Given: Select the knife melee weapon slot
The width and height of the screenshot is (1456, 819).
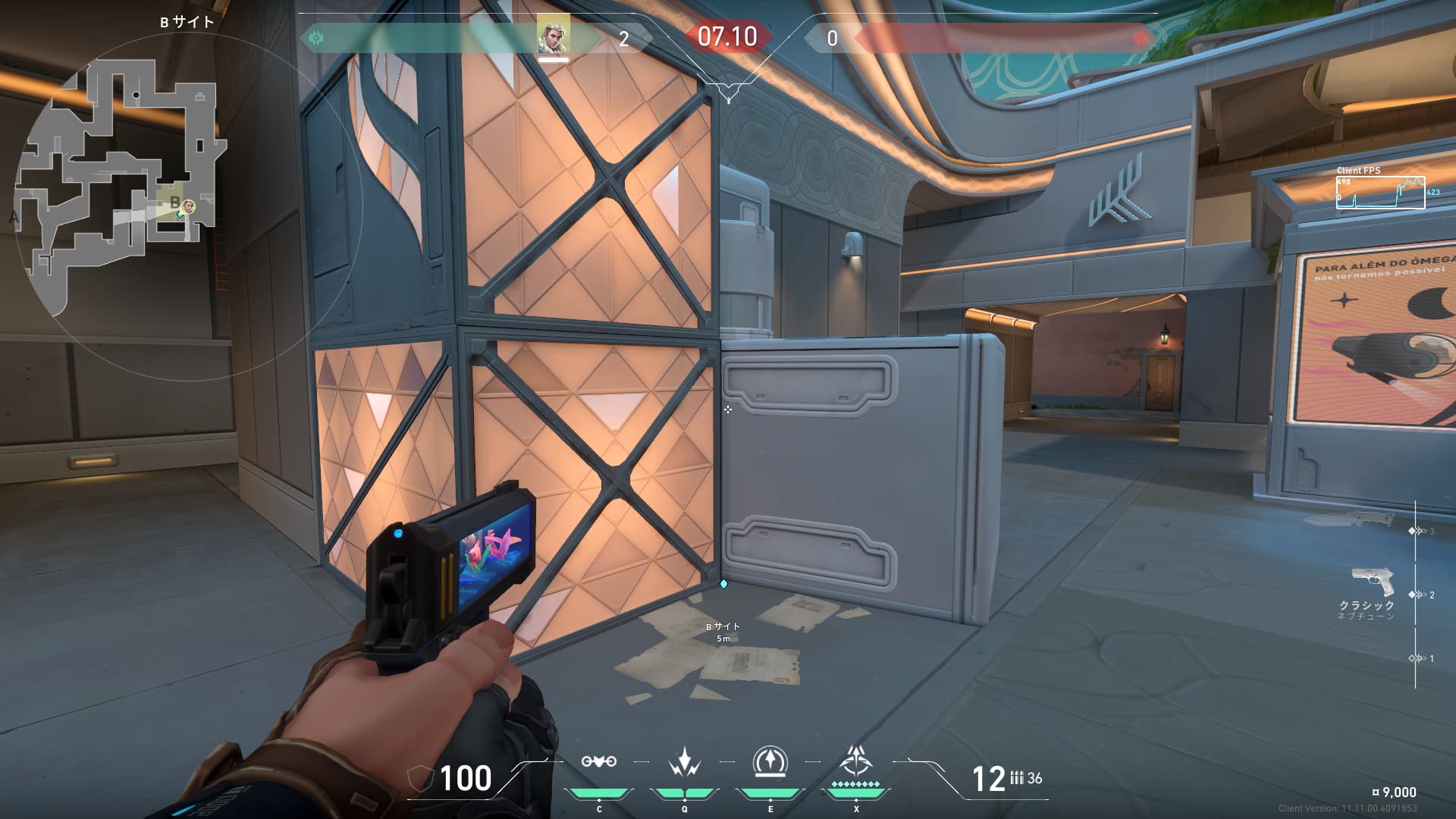Looking at the screenshot, I should click(x=1350, y=520).
